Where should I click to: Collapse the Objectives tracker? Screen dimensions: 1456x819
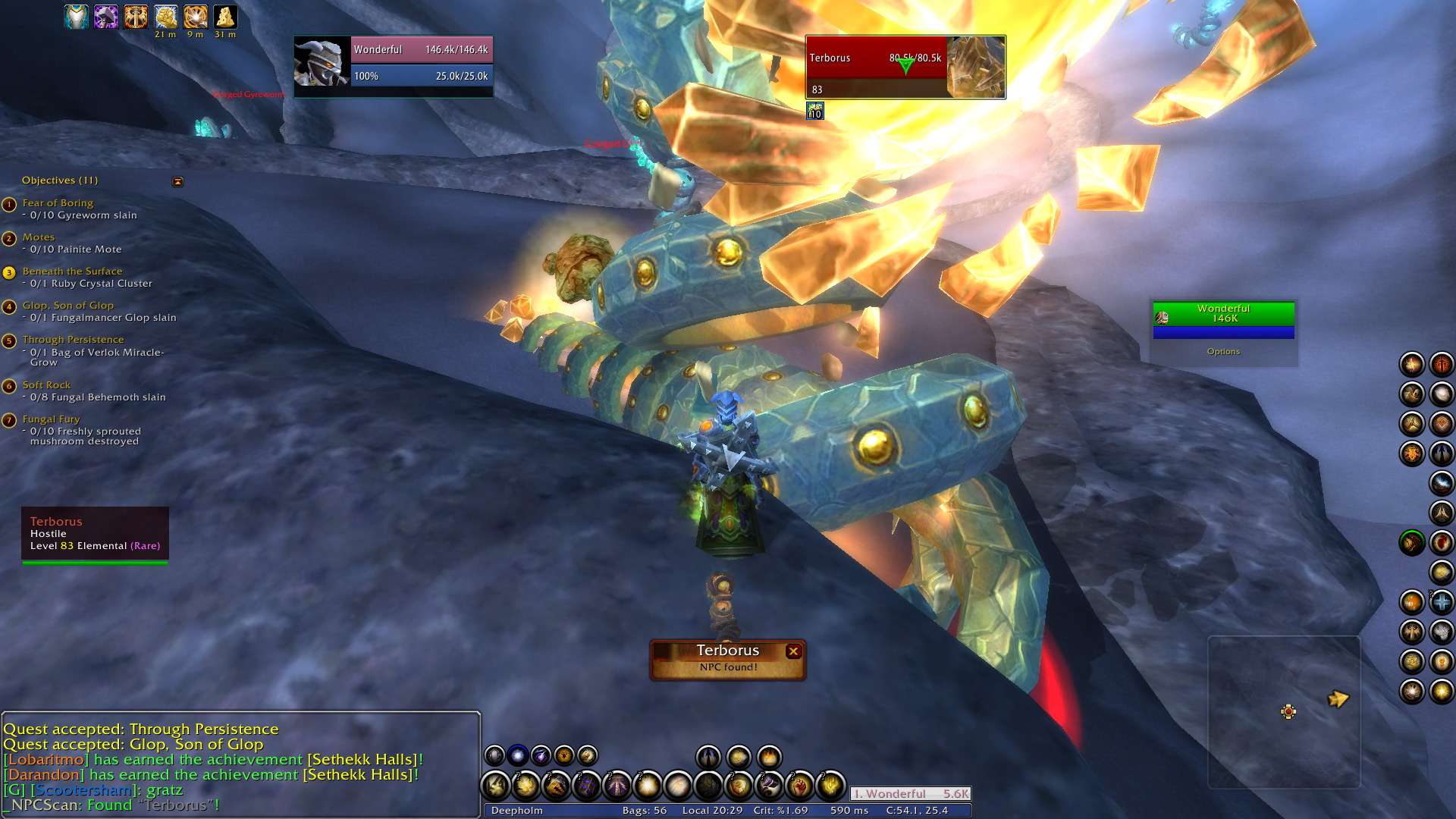(x=178, y=182)
